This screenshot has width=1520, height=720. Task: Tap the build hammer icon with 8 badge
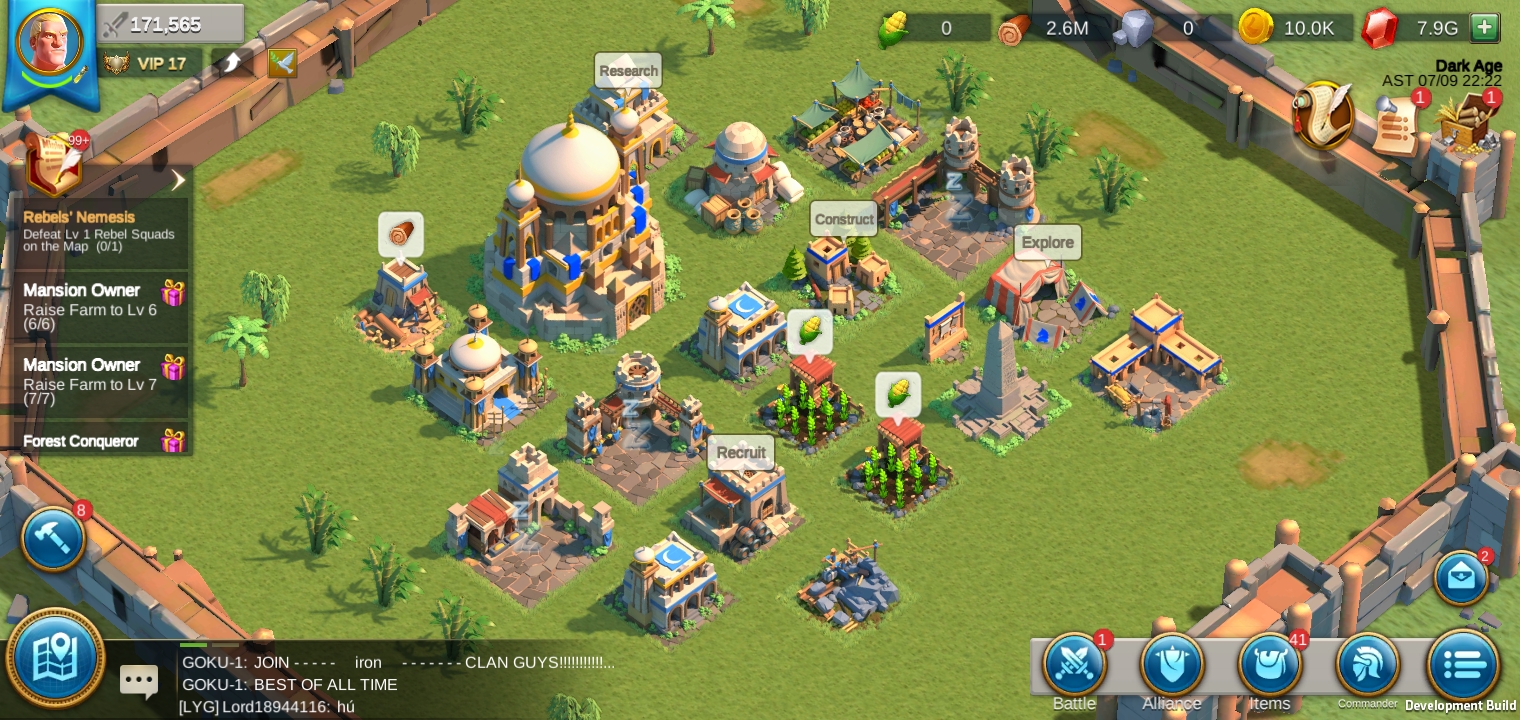(52, 539)
